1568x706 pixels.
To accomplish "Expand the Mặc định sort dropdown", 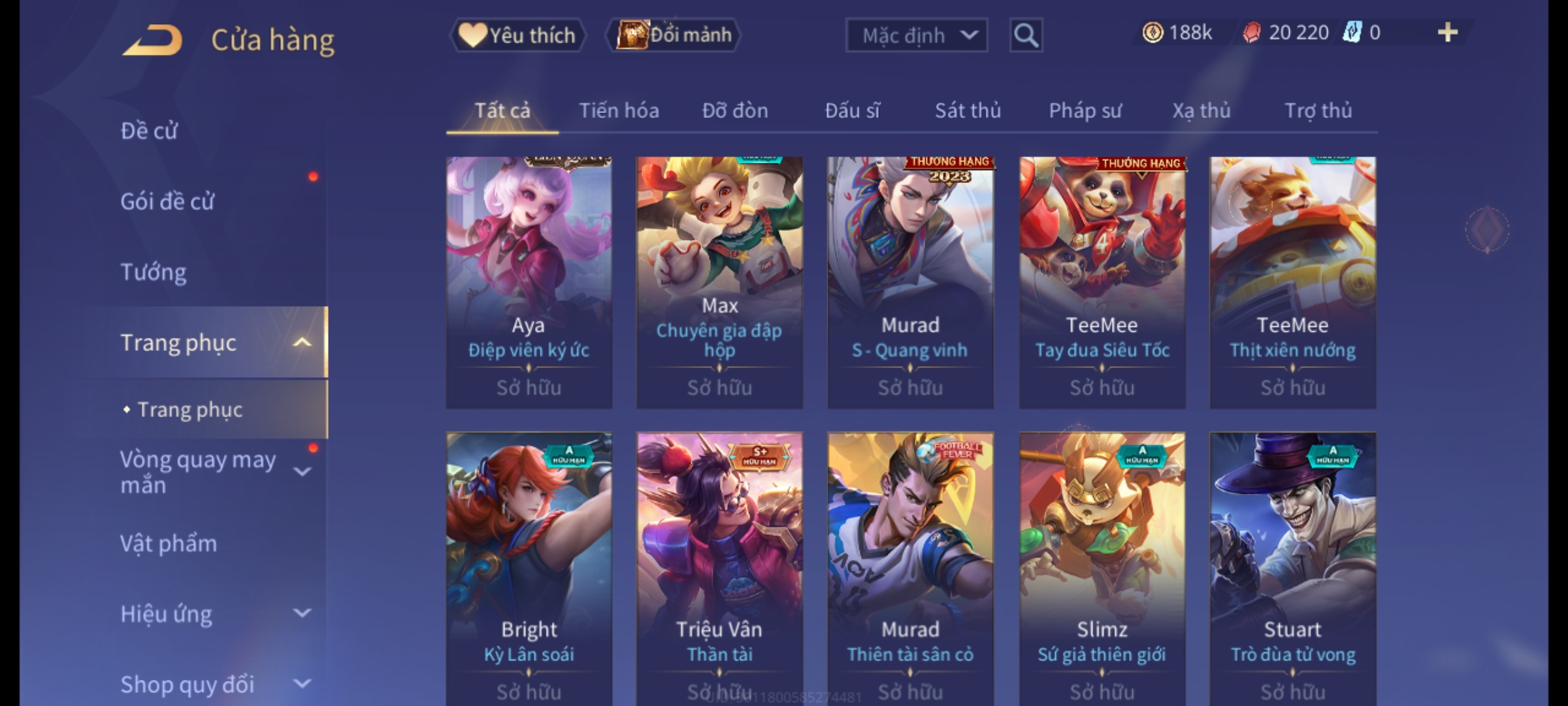I will (916, 35).
